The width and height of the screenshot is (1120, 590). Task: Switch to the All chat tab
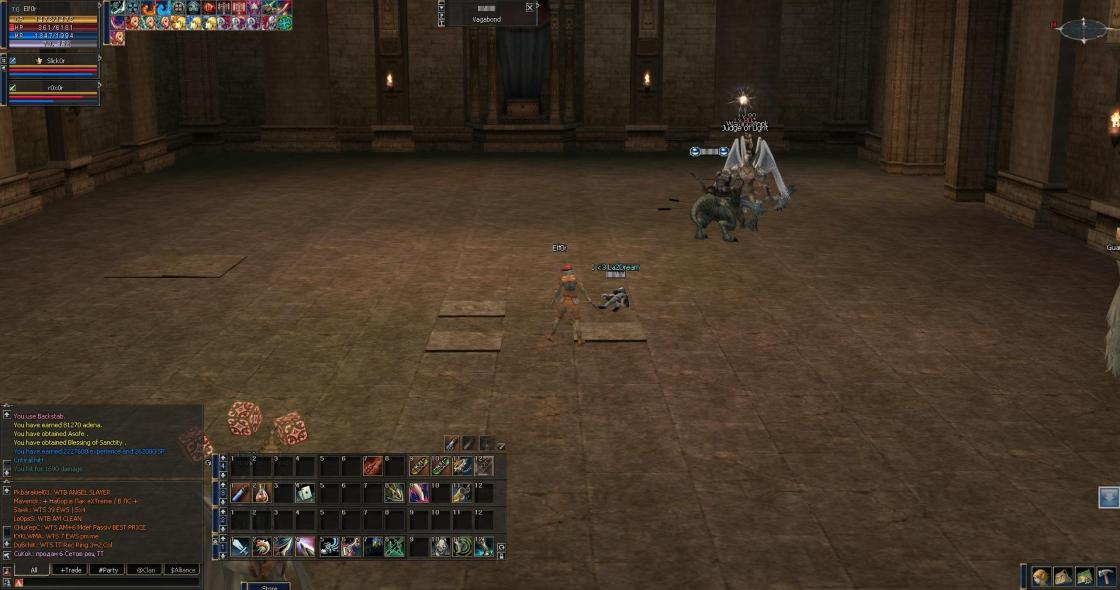tap(33, 570)
